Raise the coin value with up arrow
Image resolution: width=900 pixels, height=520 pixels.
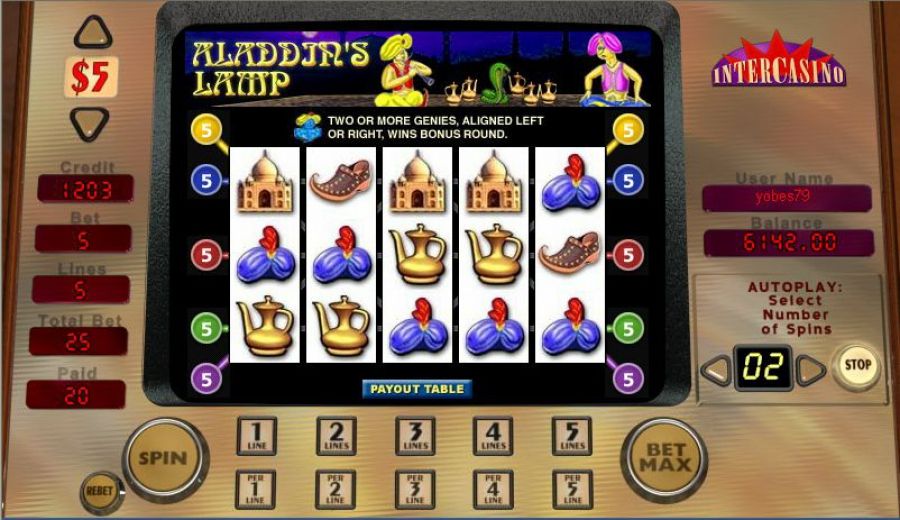click(92, 35)
